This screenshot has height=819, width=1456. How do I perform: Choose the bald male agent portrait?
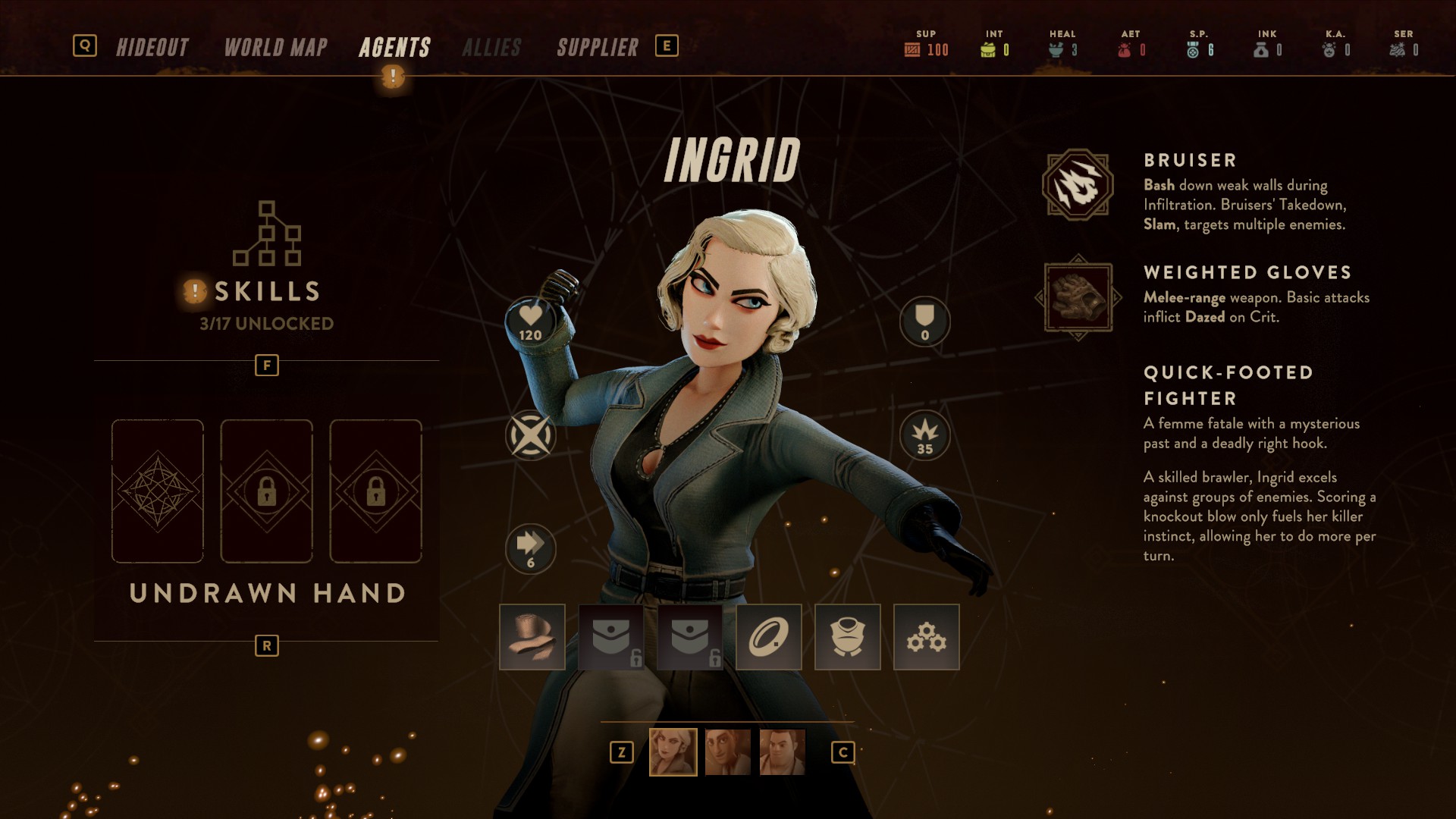pyautogui.click(x=783, y=752)
